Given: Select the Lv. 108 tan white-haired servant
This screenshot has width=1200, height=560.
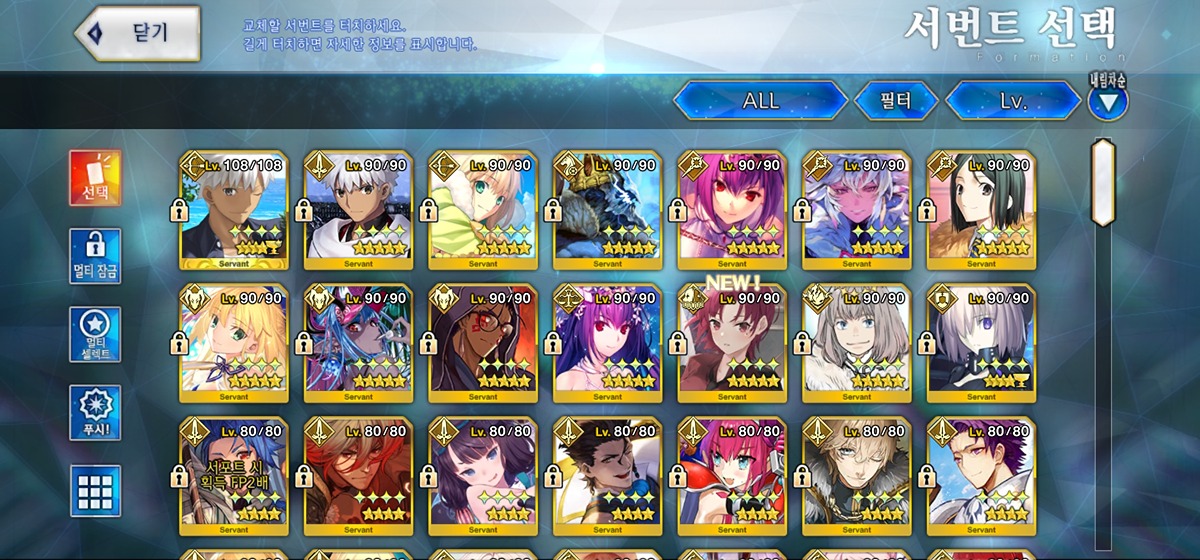Looking at the screenshot, I should pos(234,210).
